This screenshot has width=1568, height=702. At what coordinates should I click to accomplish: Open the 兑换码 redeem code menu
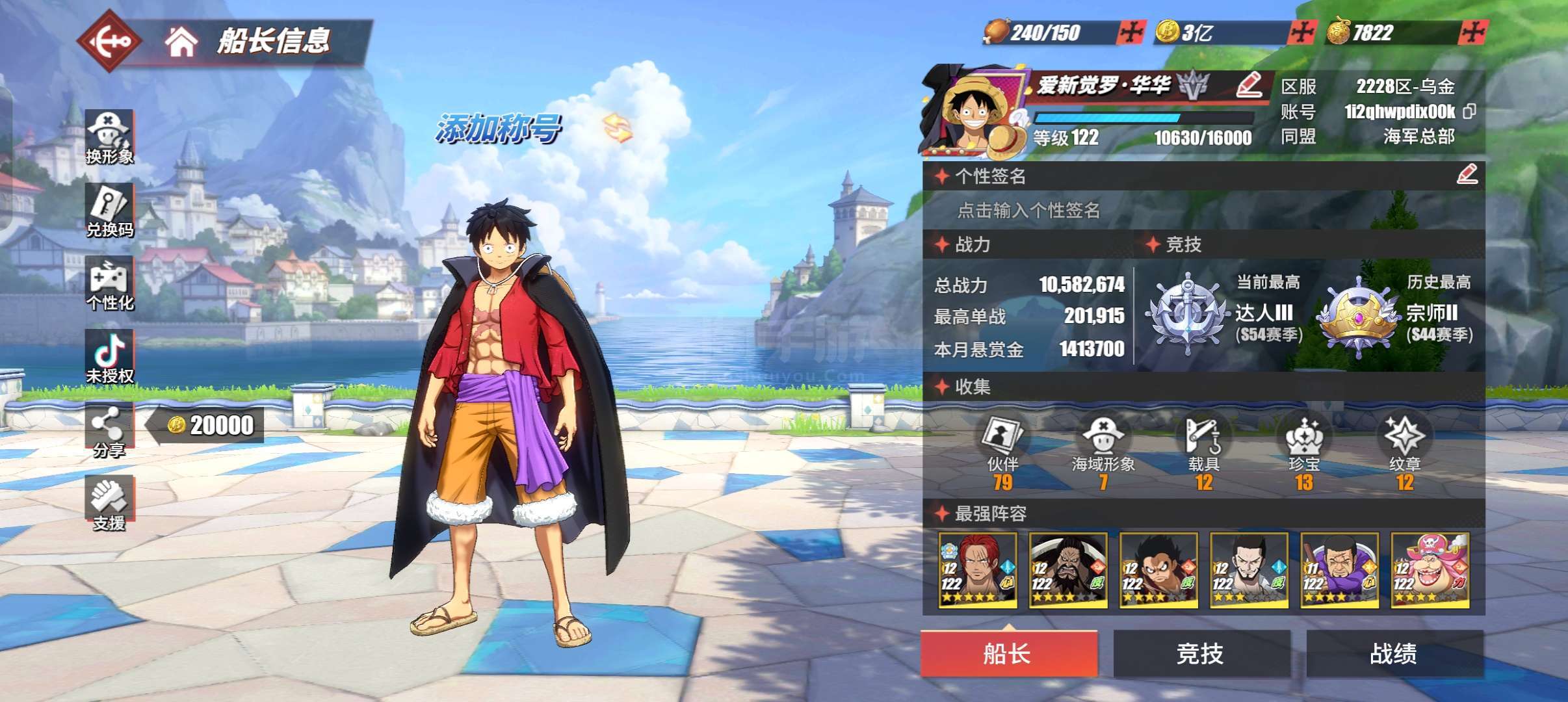tap(109, 211)
